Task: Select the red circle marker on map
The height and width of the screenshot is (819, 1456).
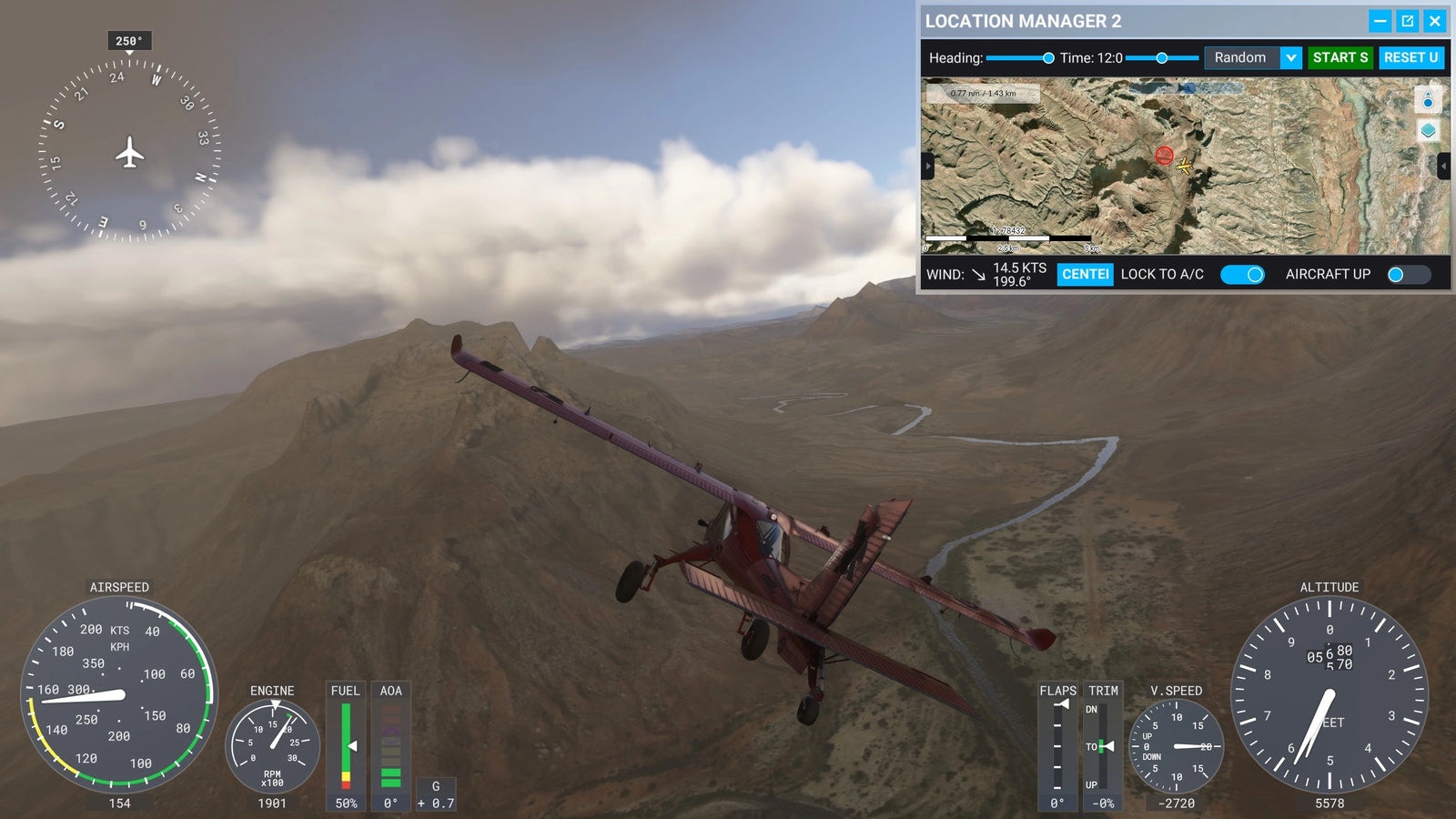Action: point(1164,156)
